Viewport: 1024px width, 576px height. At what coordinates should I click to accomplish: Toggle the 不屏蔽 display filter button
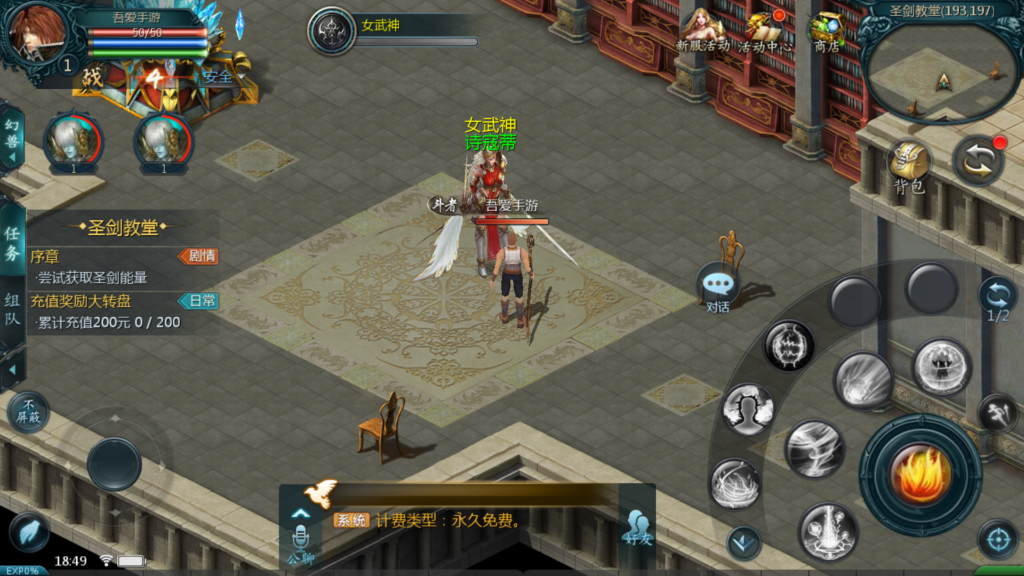(x=28, y=411)
